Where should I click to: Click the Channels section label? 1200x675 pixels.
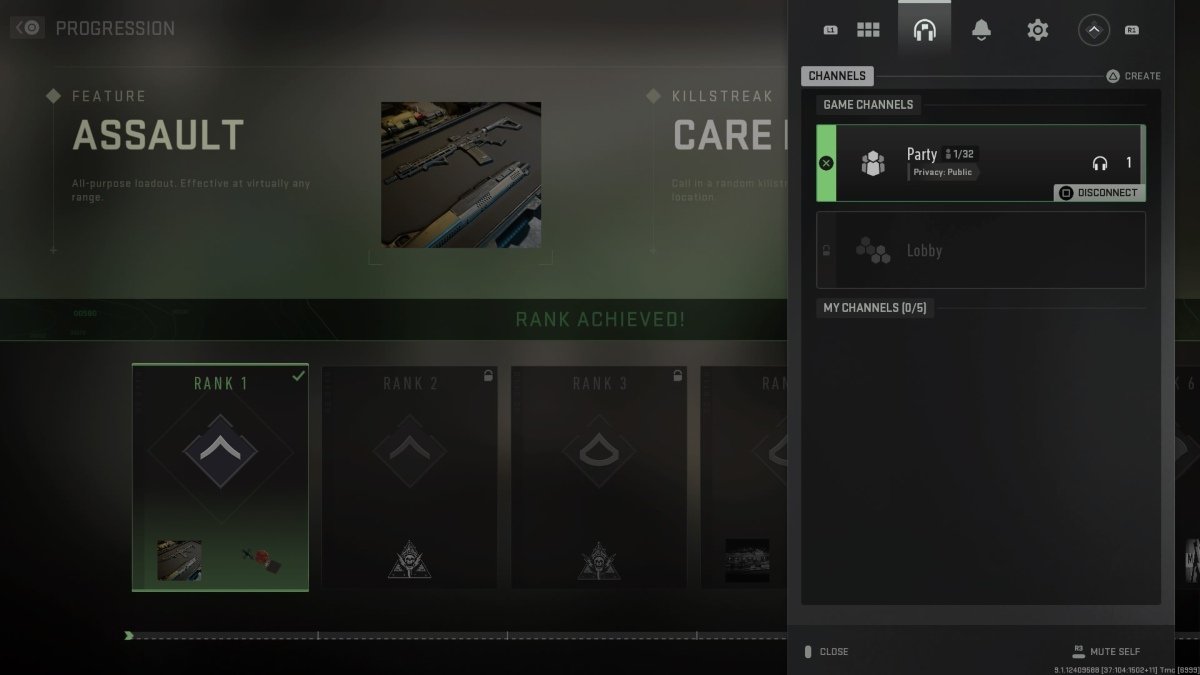837,76
